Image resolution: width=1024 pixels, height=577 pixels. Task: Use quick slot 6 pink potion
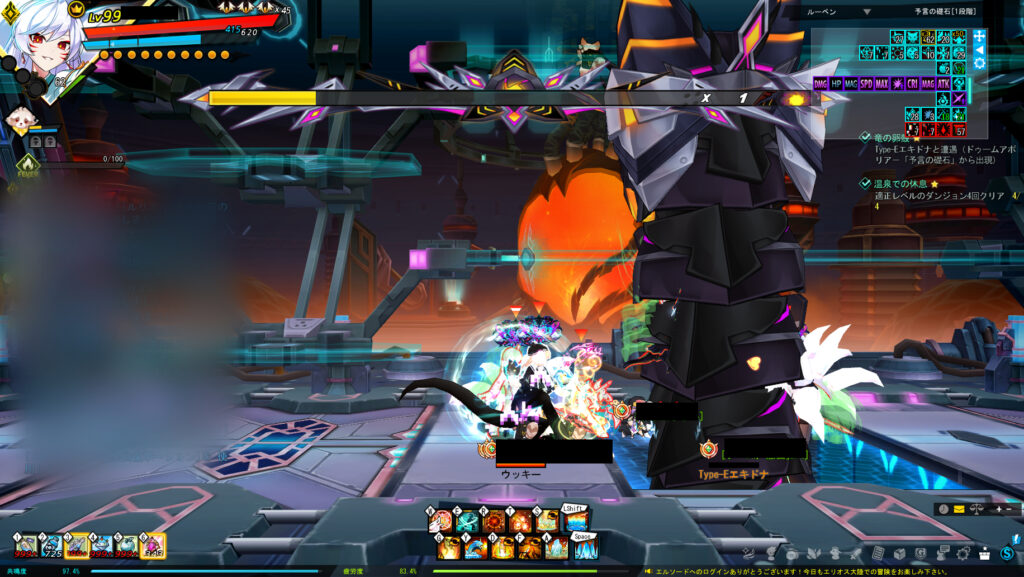(x=154, y=545)
